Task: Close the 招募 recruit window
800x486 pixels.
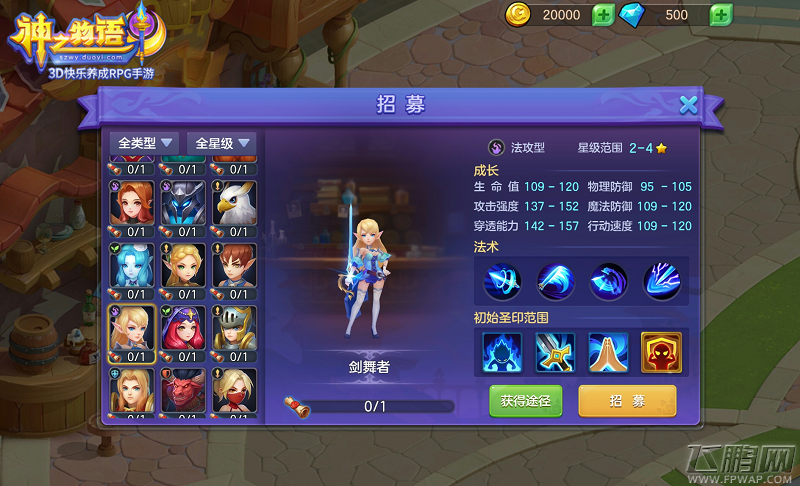Action: 688,105
